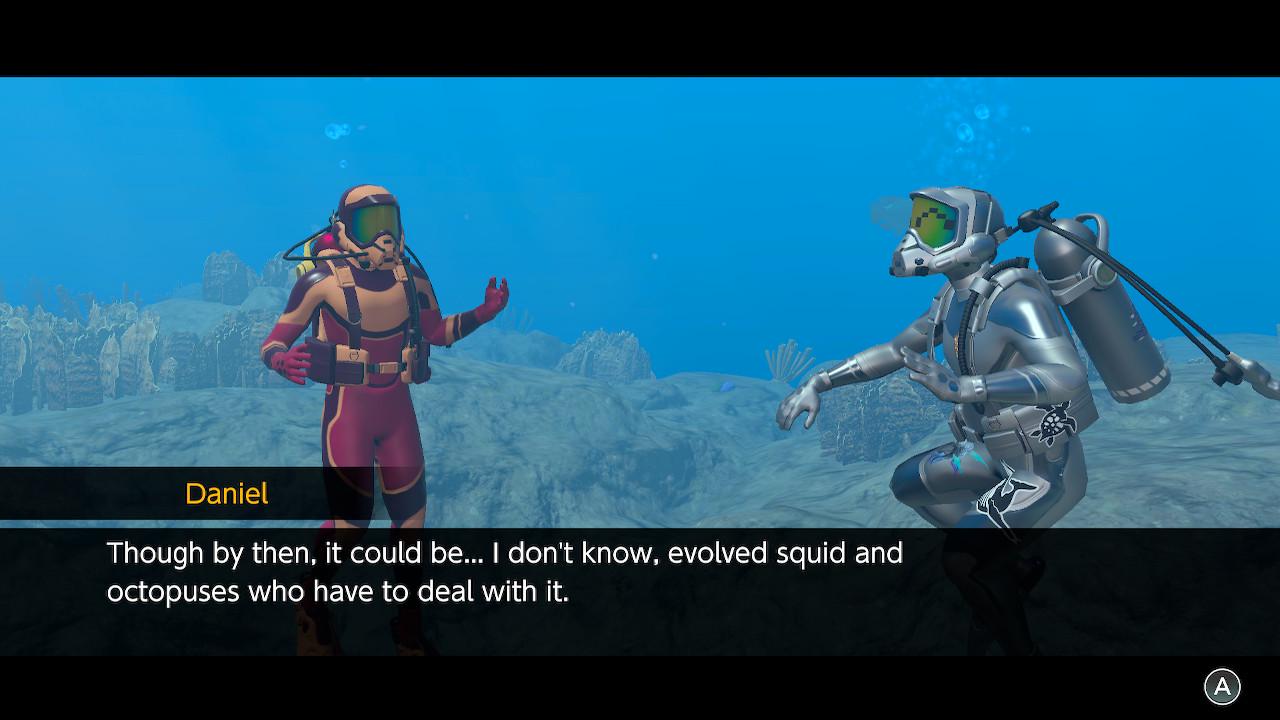Viewport: 1280px width, 720px height.
Task: Click the A button prompt
Action: tap(1220, 686)
